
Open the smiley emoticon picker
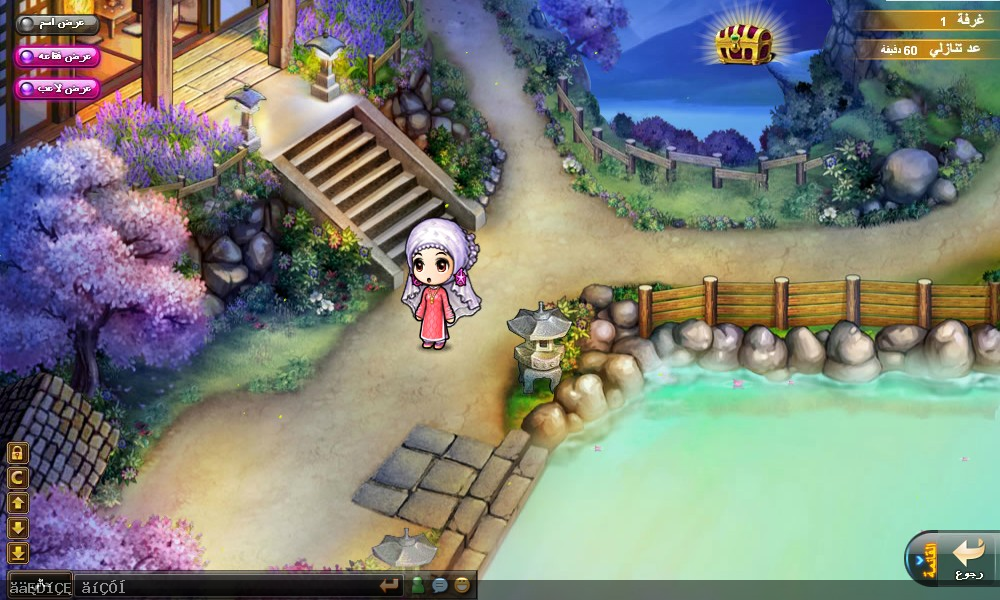(462, 586)
